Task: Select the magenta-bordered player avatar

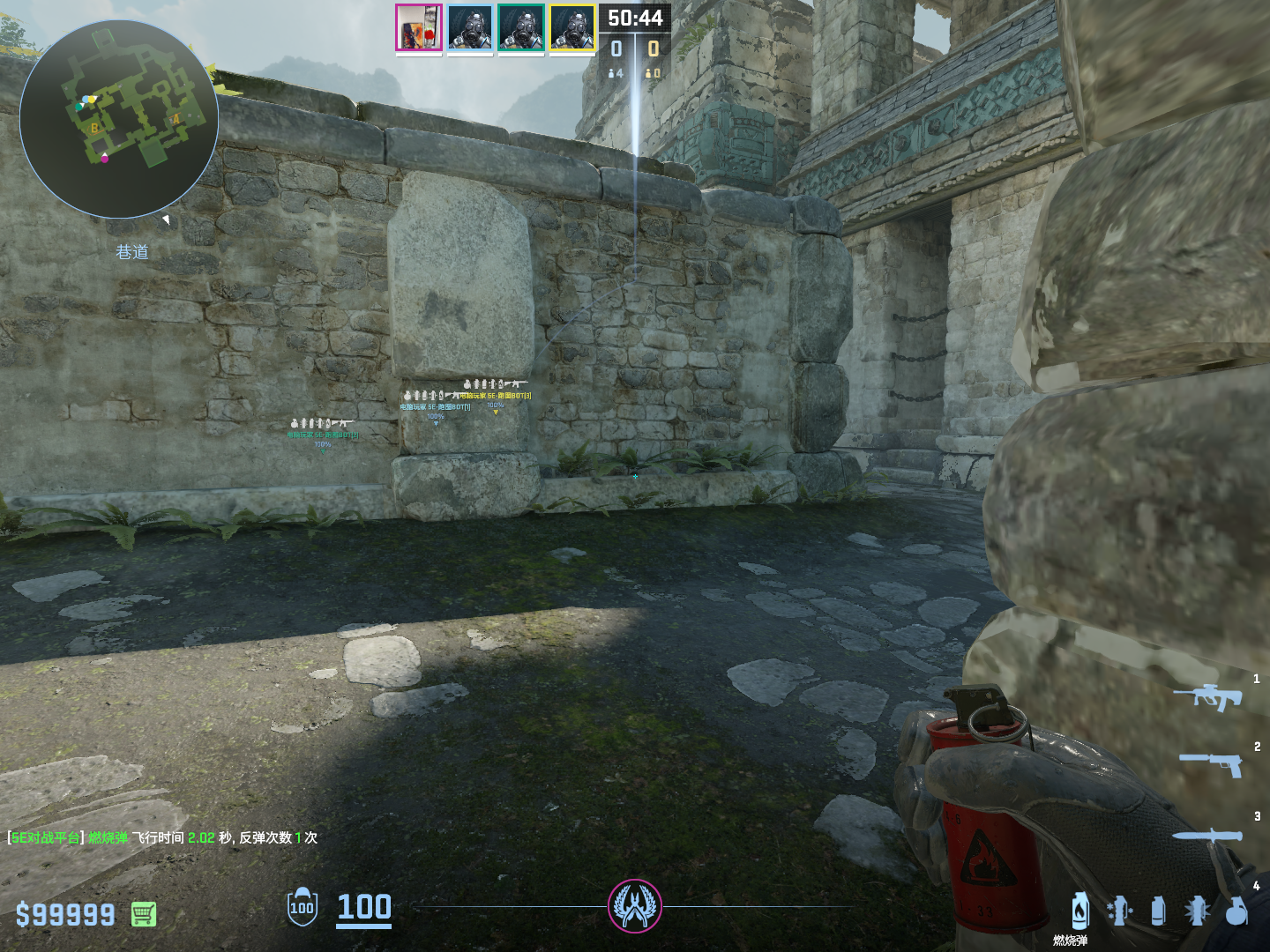Action: pyautogui.click(x=419, y=27)
